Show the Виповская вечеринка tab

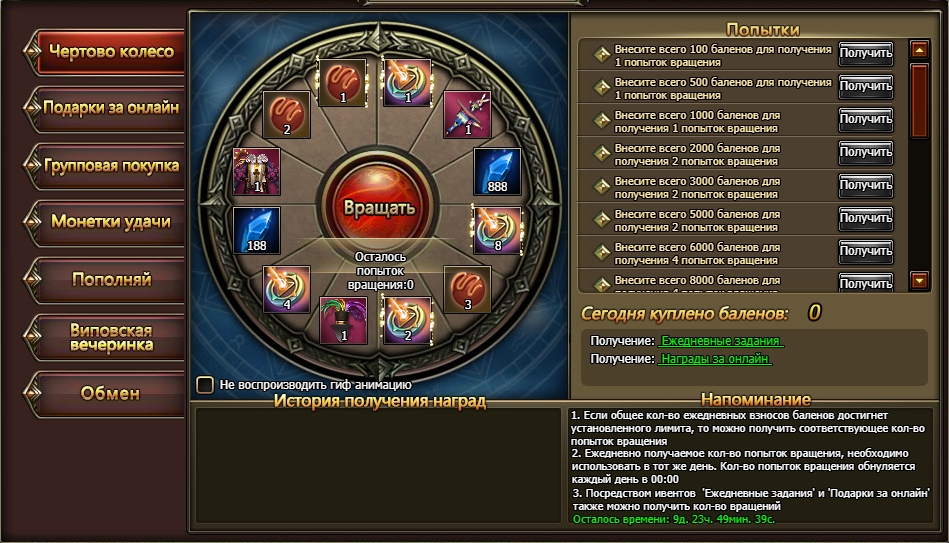pos(110,337)
